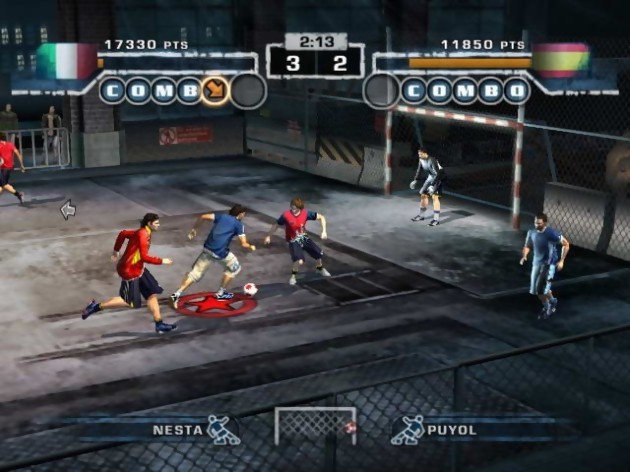Click the Spain flag team icon
630x472 pixels.
[x=561, y=60]
